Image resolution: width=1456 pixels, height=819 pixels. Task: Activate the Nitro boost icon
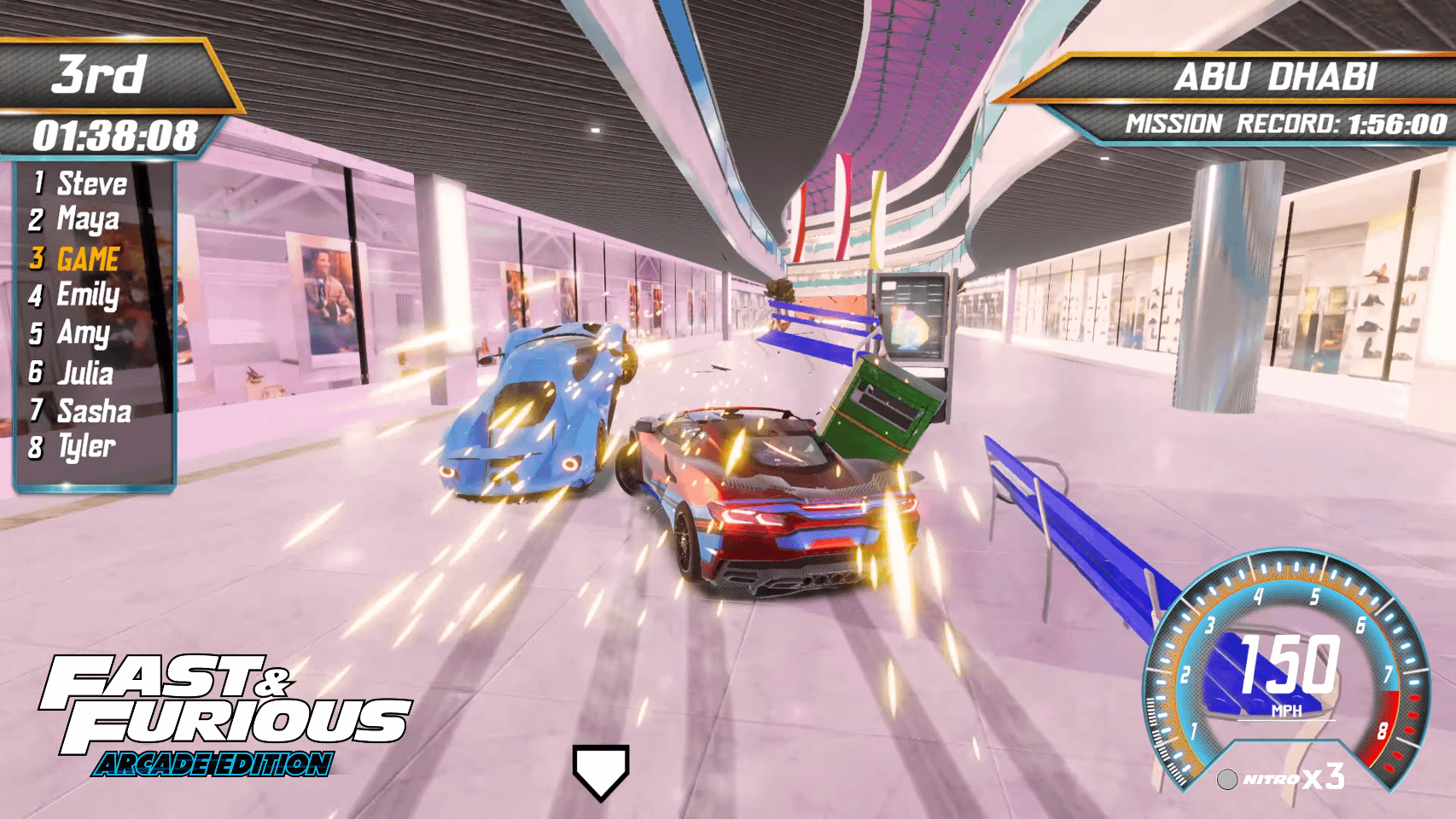(1227, 779)
